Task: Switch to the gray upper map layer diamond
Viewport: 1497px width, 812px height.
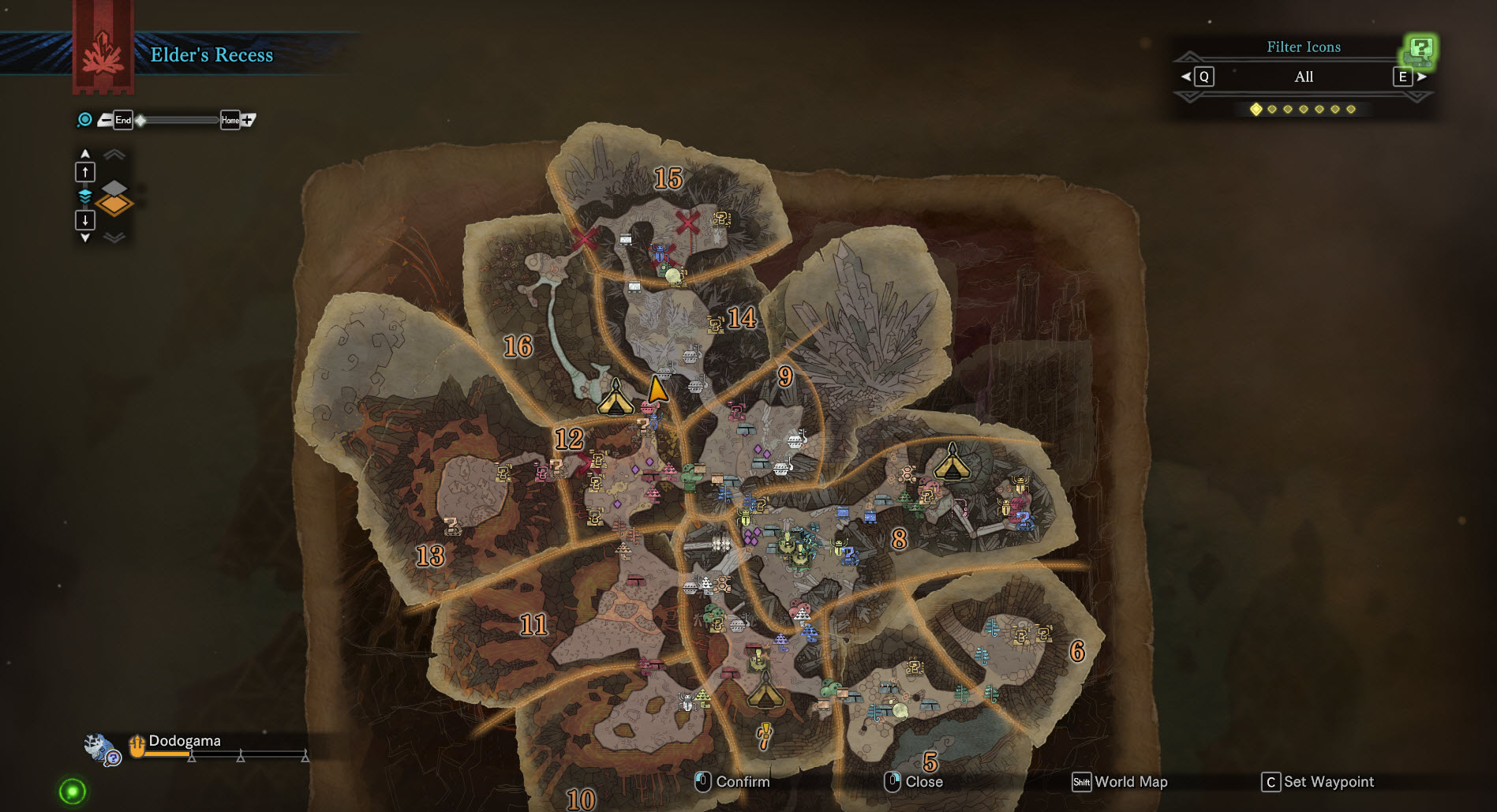Action: pos(116,189)
